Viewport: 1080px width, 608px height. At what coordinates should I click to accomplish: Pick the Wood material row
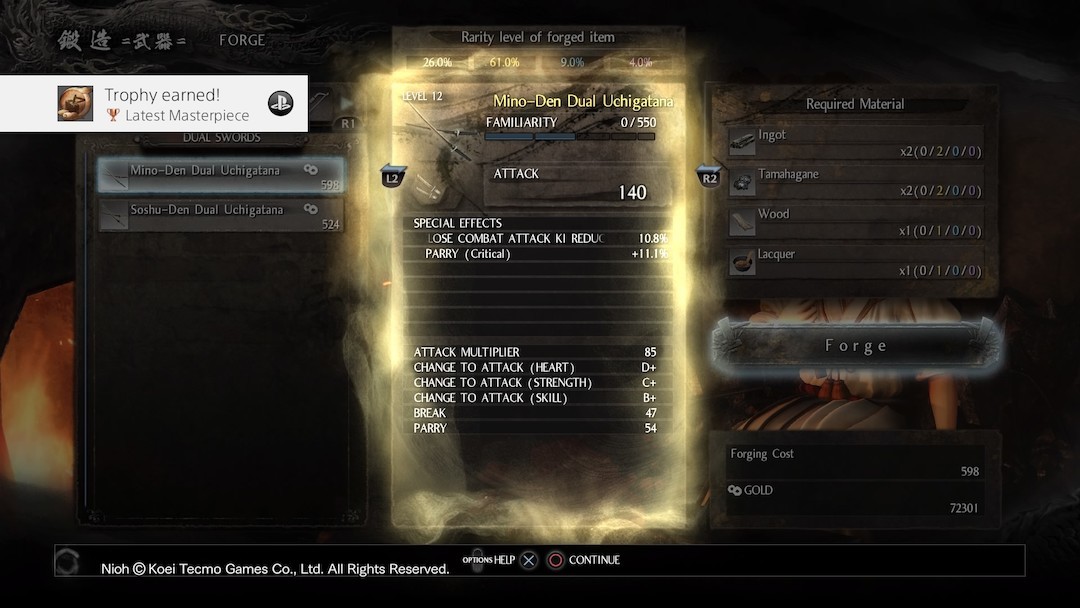(x=854, y=222)
